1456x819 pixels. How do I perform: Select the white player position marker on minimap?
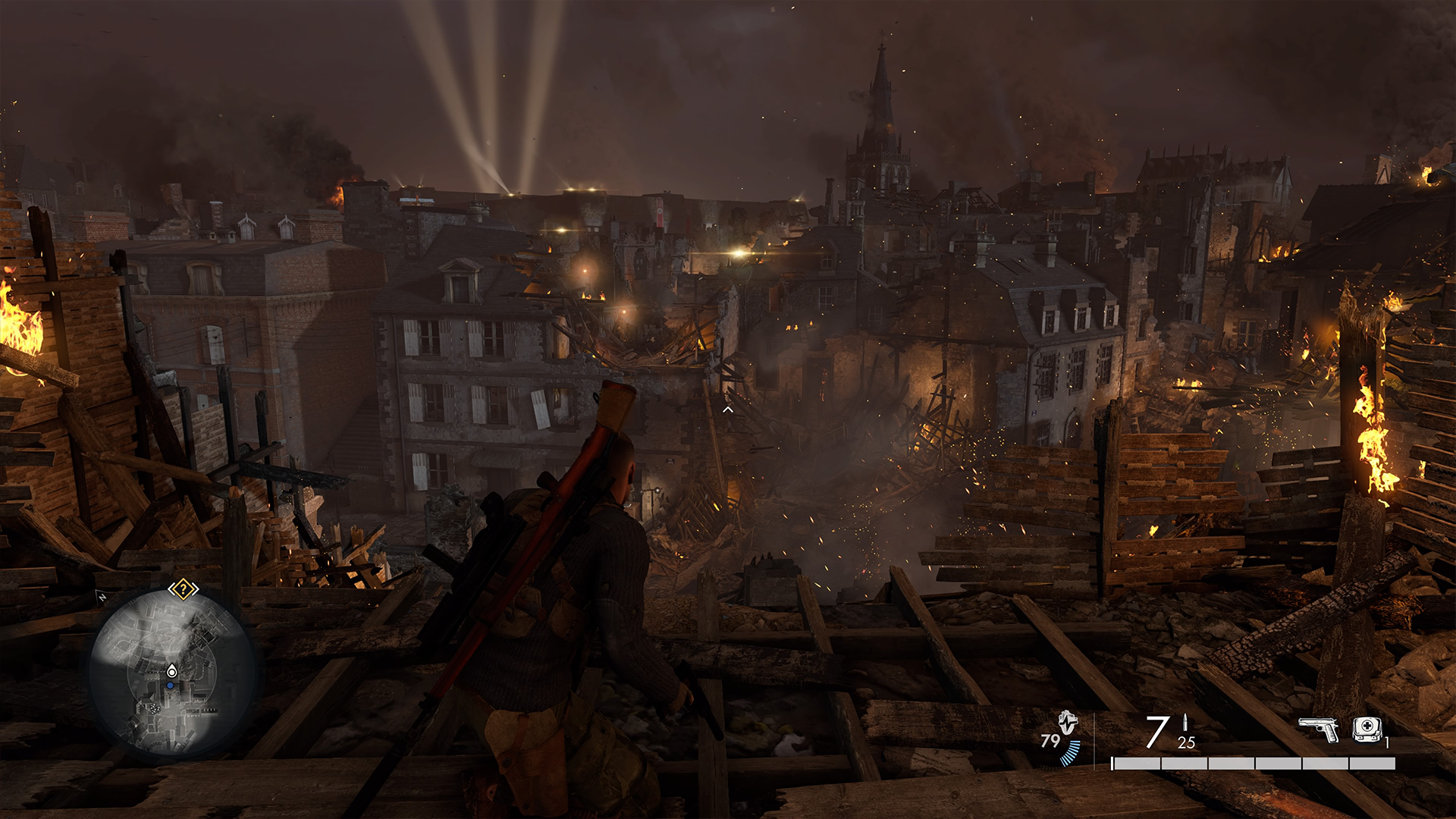(x=172, y=671)
